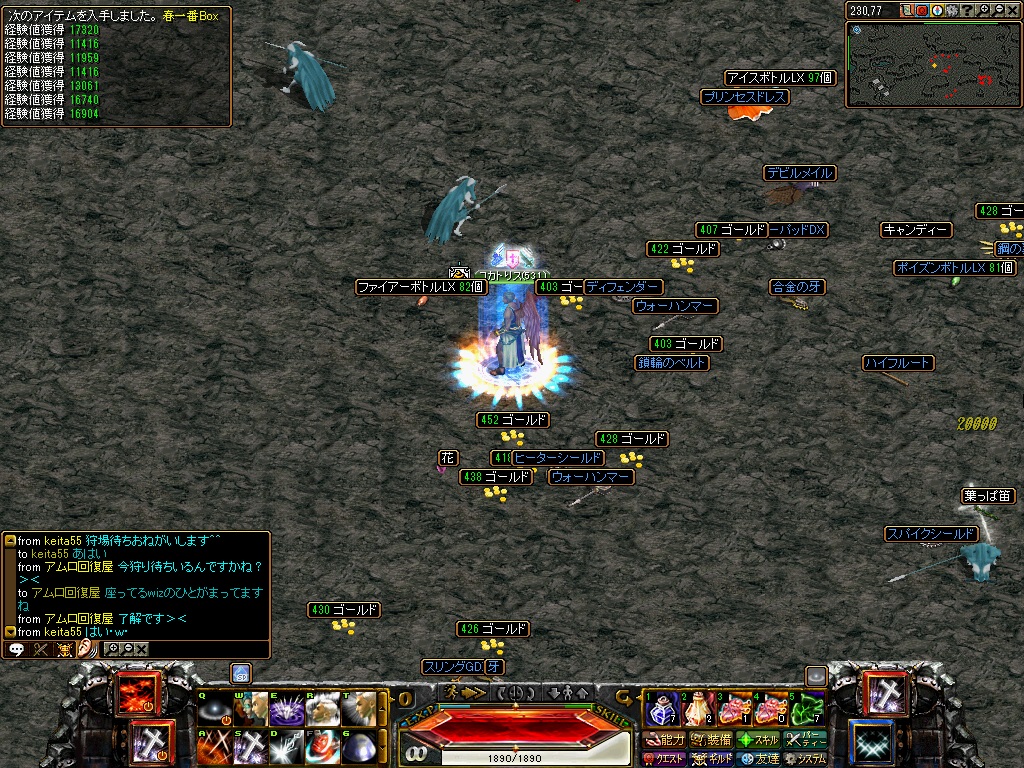
Task: Open the システム (system) menu
Action: pyautogui.click(x=806, y=759)
